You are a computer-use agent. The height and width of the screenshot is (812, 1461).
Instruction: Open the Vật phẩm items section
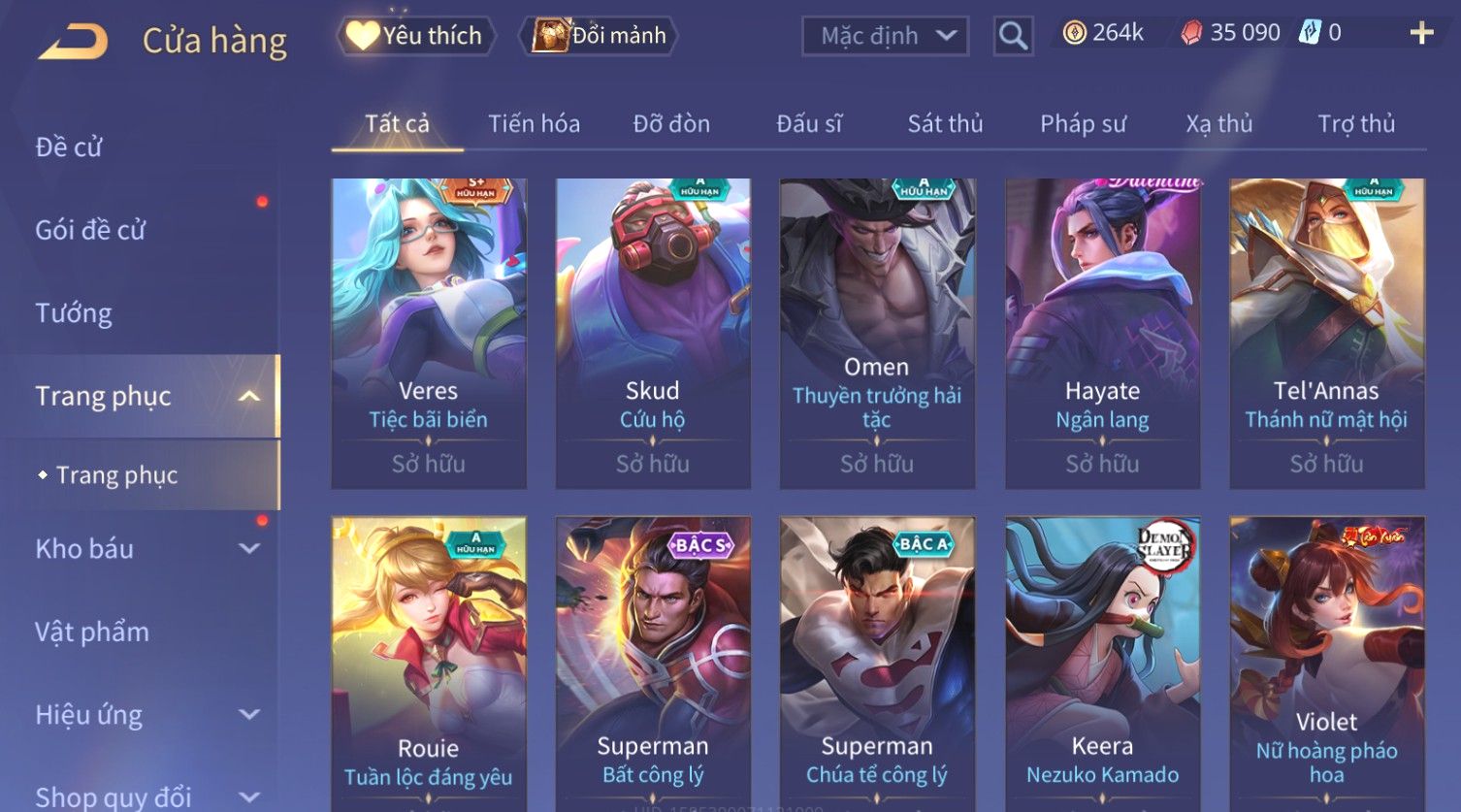coord(92,633)
